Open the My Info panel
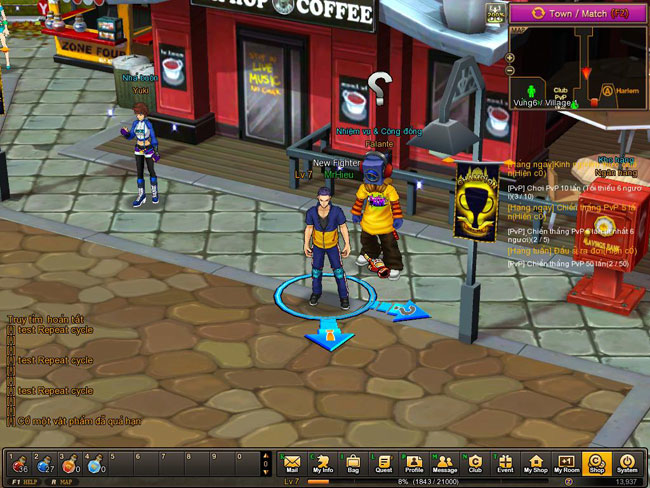Screen dimensions: 650x488 (x=323, y=464)
